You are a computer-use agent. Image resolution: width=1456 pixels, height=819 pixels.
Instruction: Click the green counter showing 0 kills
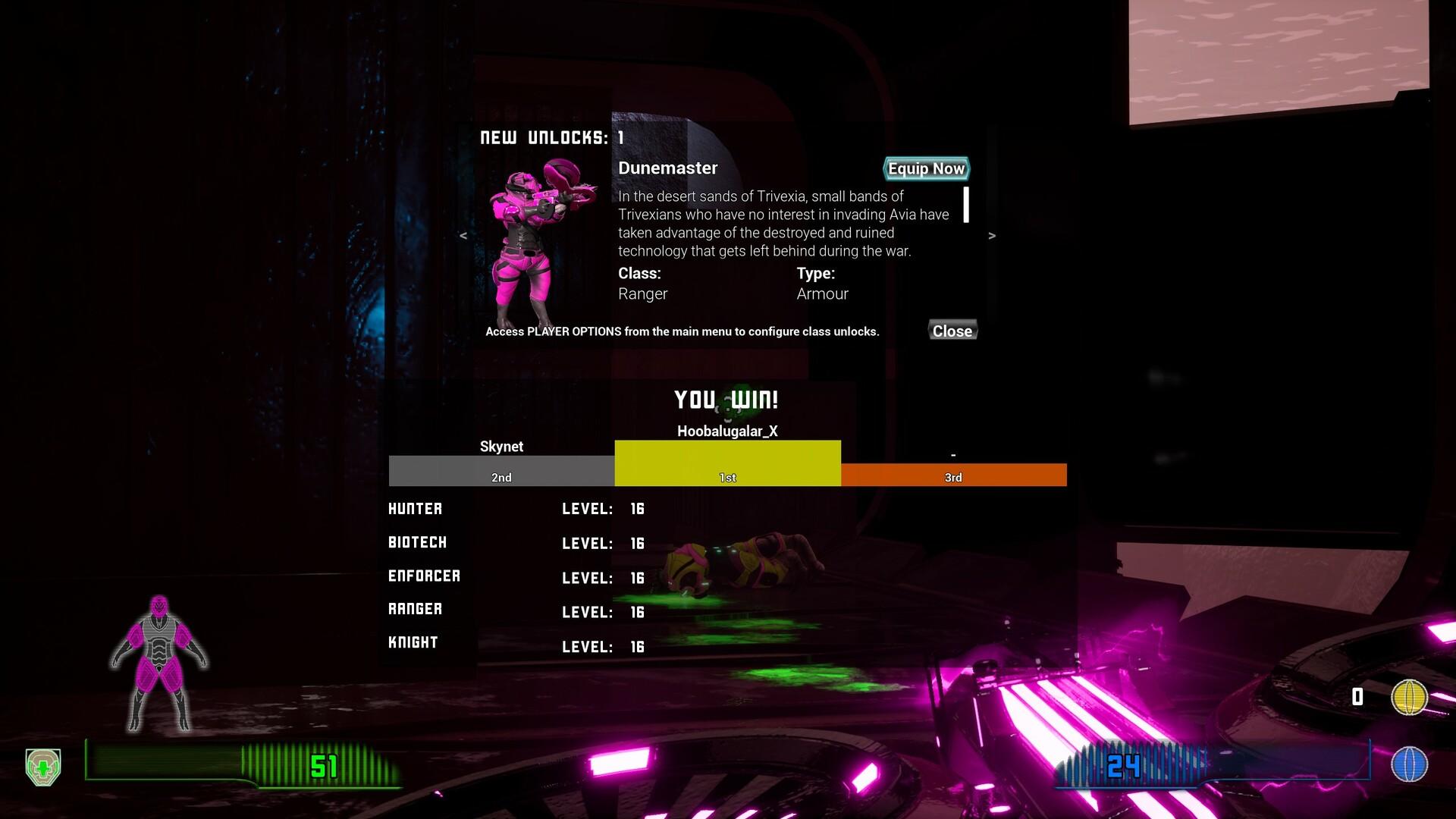1358,695
